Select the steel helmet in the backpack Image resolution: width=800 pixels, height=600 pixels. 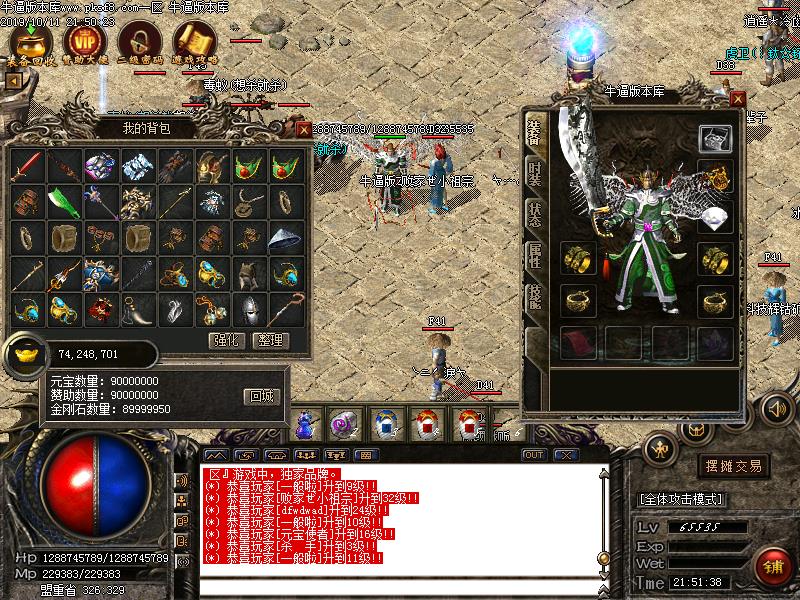(248, 308)
